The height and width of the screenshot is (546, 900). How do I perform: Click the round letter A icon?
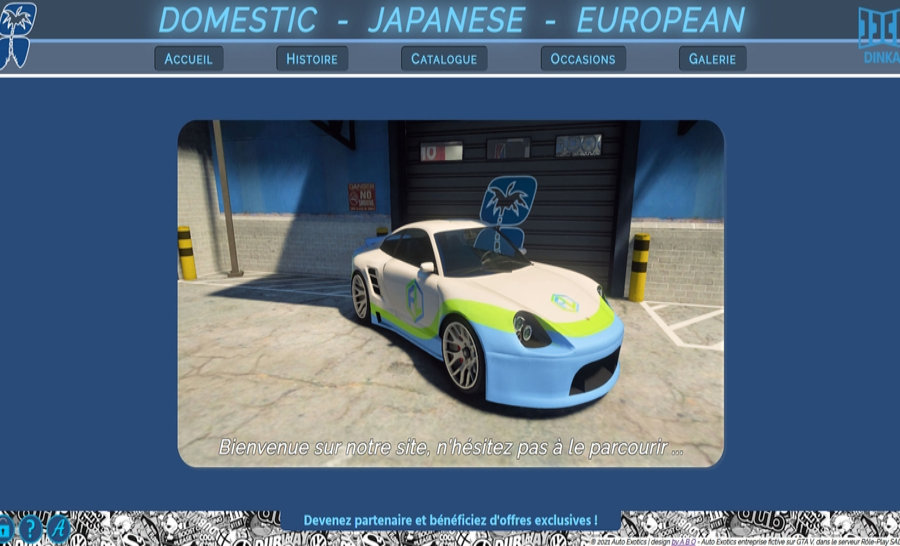[x=59, y=529]
